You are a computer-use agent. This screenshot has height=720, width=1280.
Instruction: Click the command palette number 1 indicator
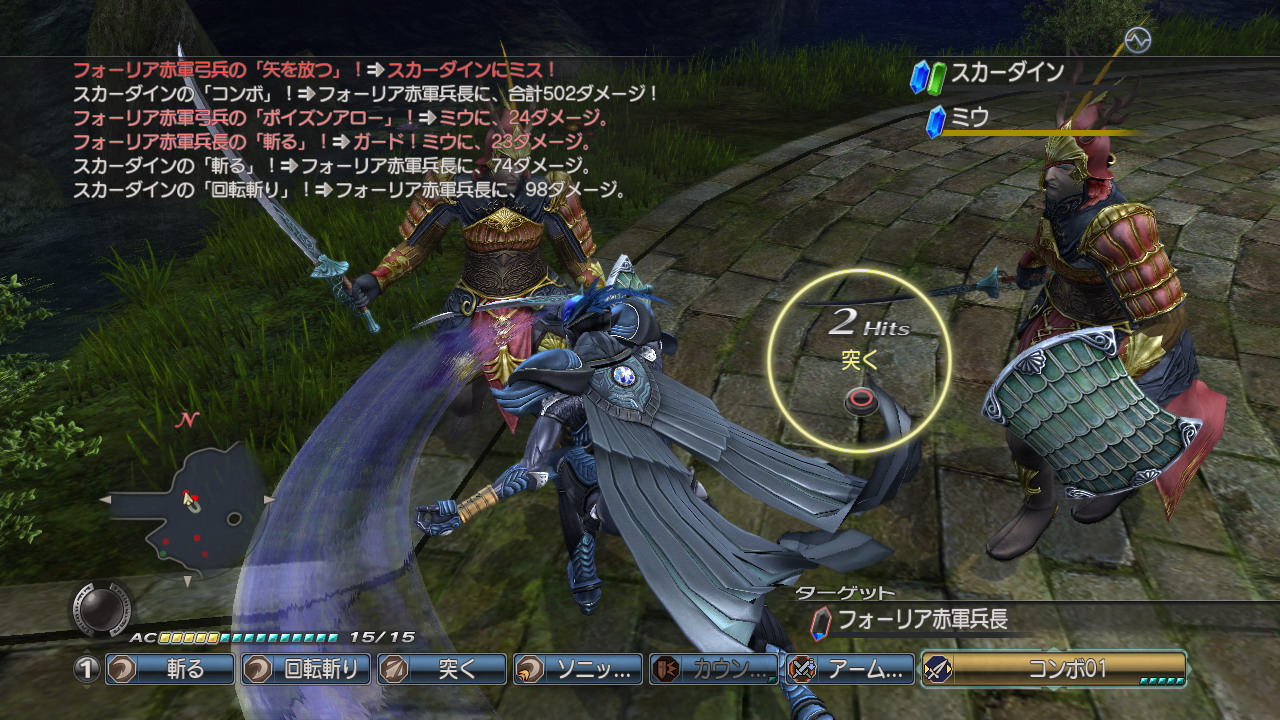87,669
